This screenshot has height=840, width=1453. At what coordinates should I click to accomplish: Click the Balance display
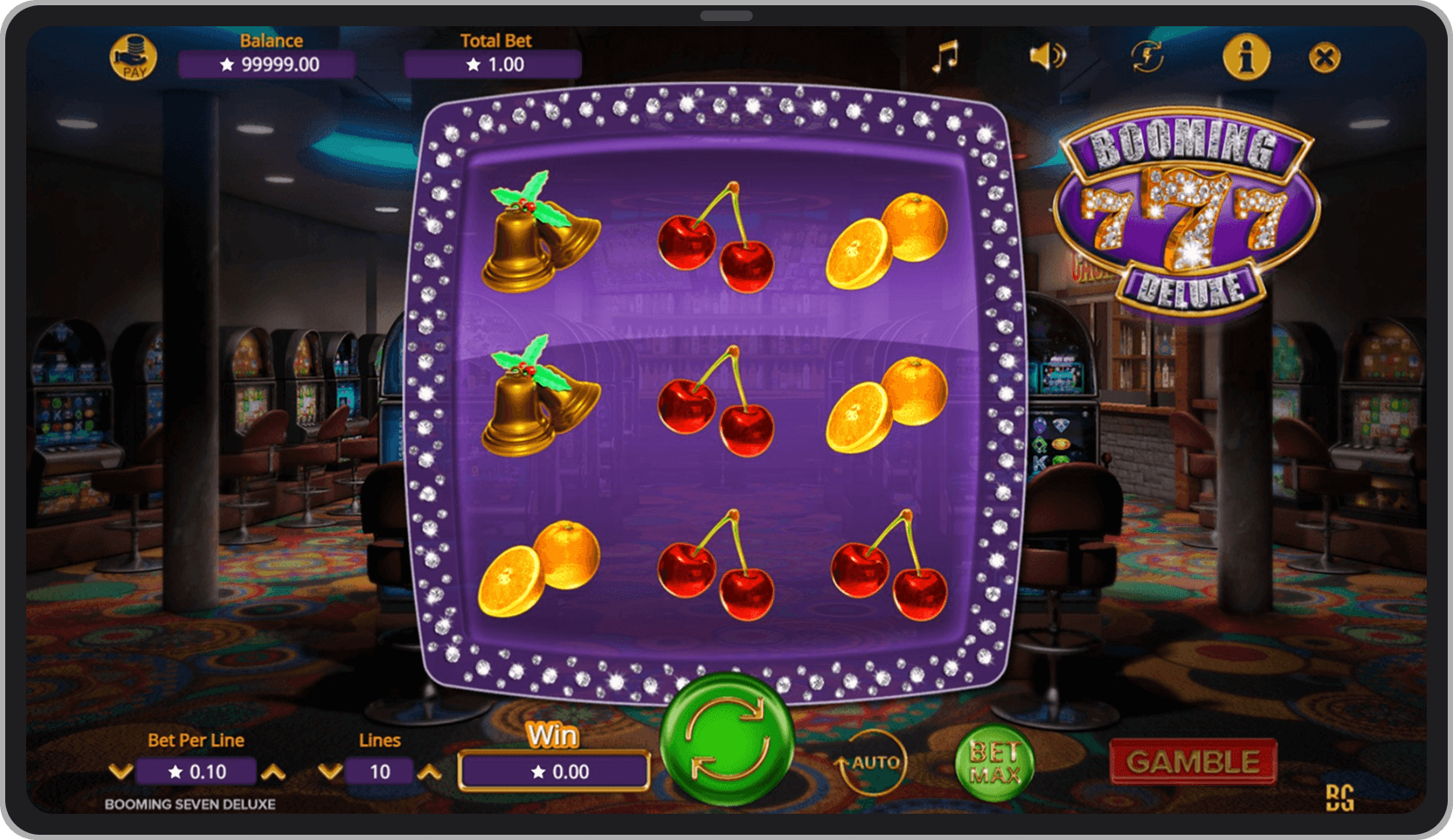coord(270,63)
